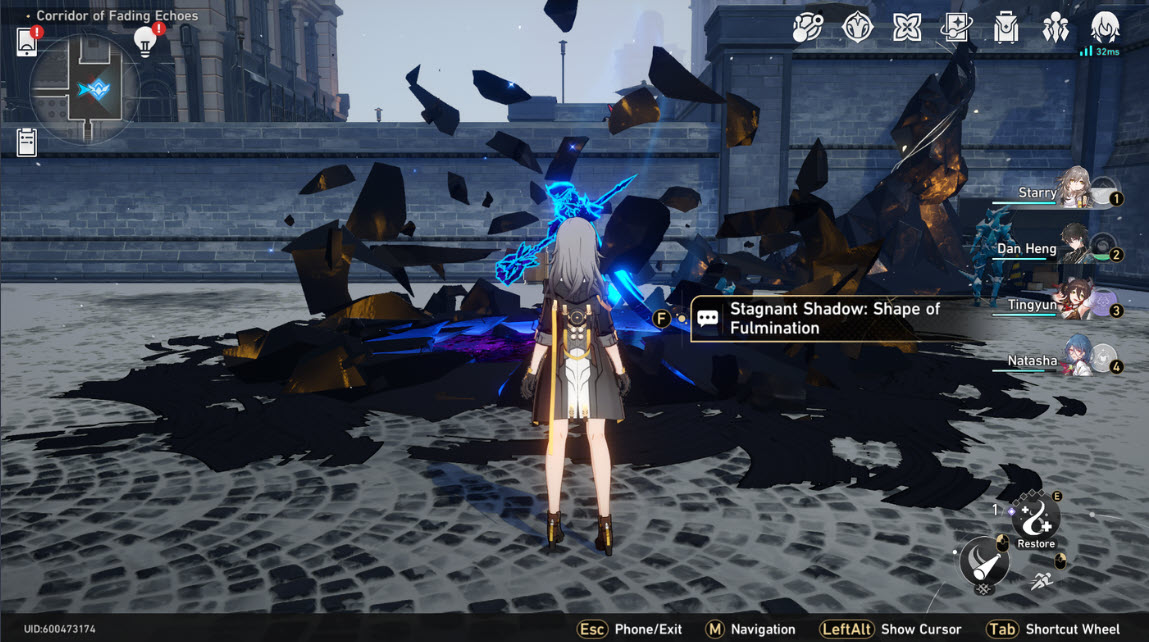Screen dimensions: 1149x642
Task: Open the compass-shaped guide icon
Action: [x=857, y=27]
